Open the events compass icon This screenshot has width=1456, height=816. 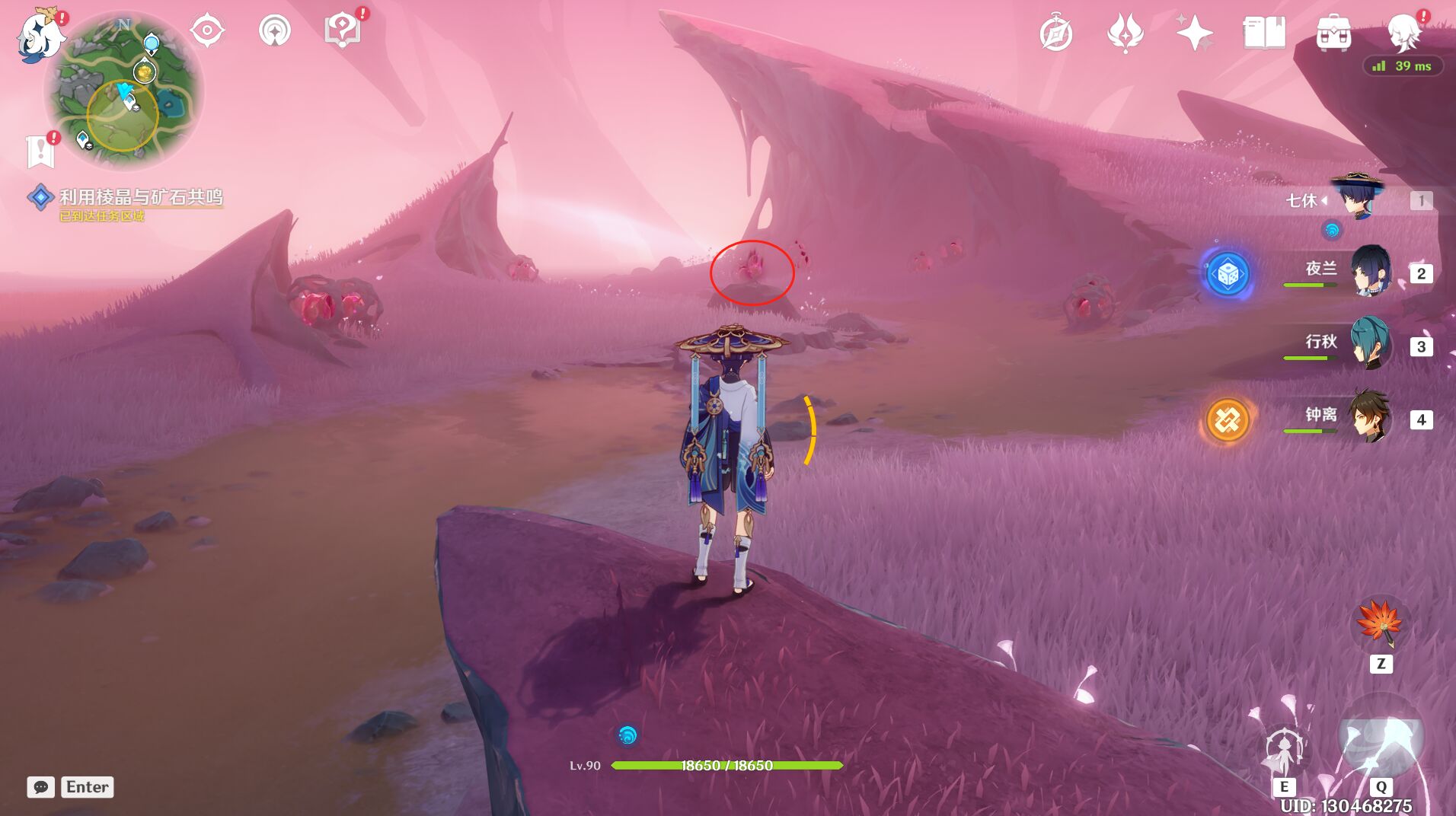(1055, 33)
